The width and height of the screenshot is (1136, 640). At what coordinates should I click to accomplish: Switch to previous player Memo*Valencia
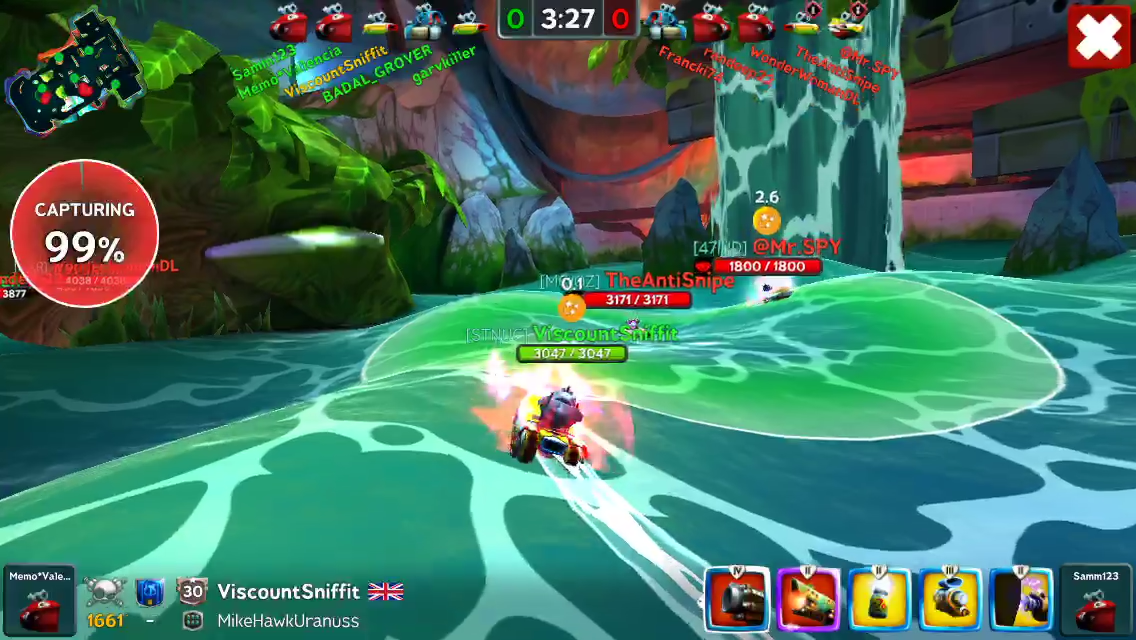(39, 602)
